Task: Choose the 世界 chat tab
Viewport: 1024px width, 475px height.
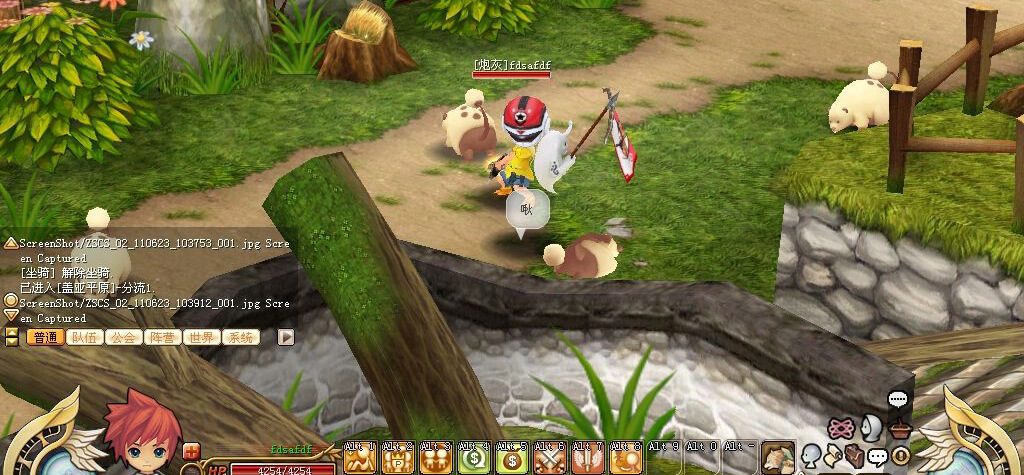Action: (201, 338)
